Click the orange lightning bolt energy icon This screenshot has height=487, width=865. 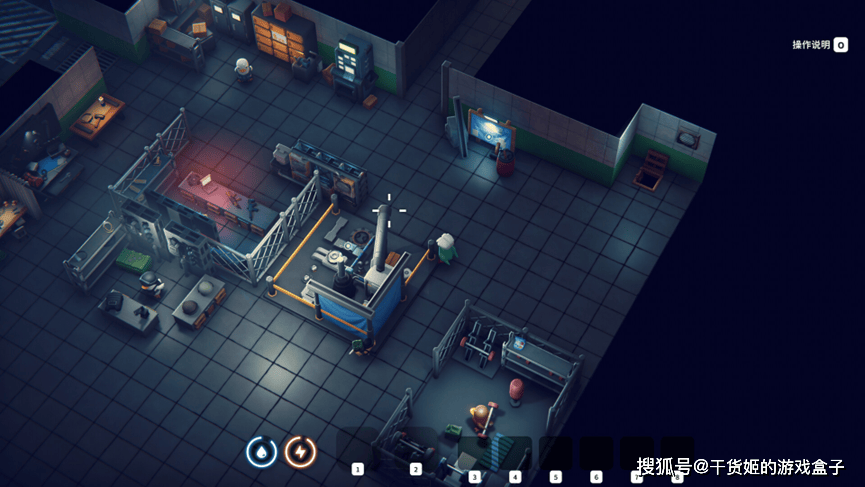[x=300, y=452]
